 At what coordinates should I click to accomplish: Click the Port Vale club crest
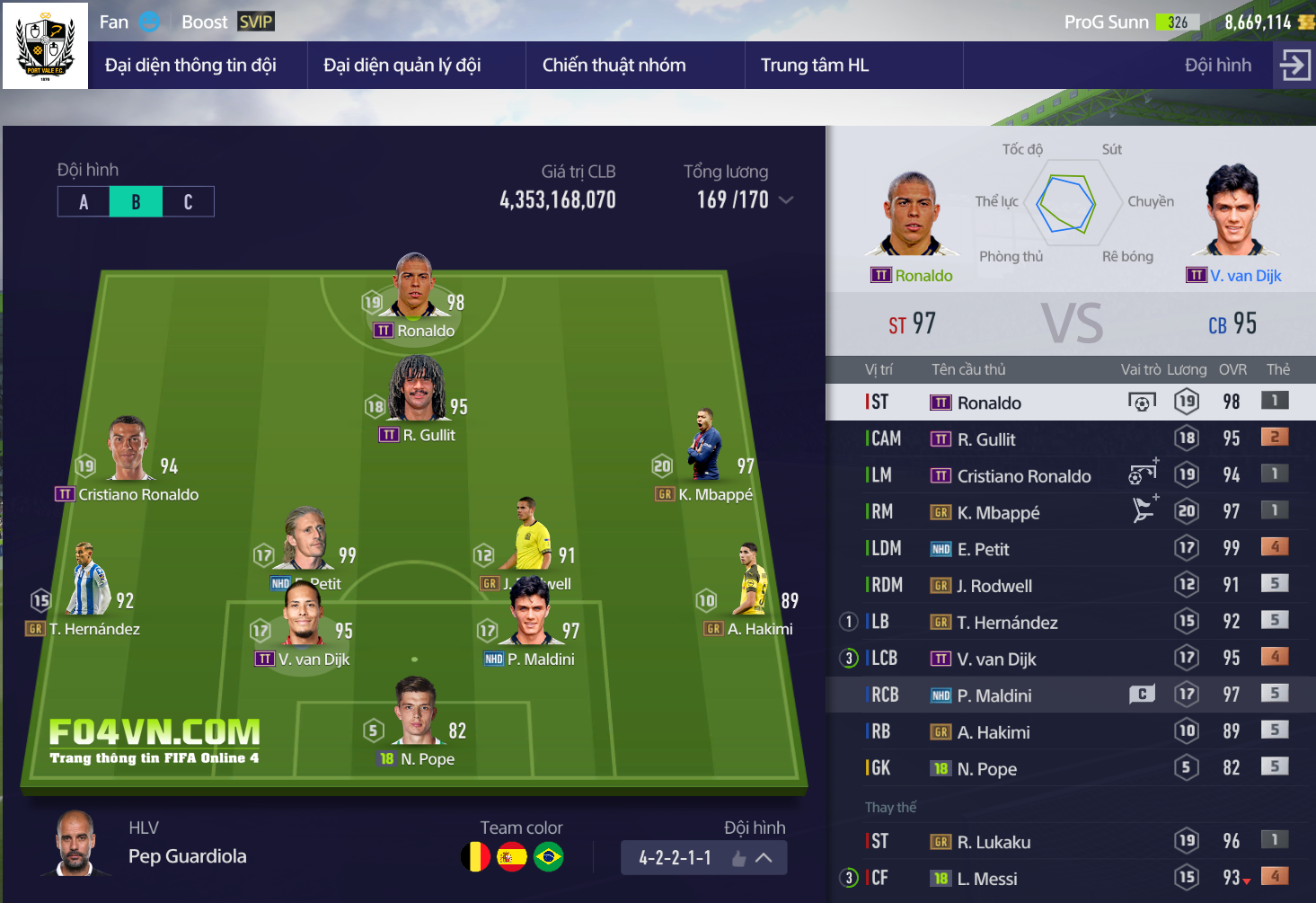tap(45, 46)
